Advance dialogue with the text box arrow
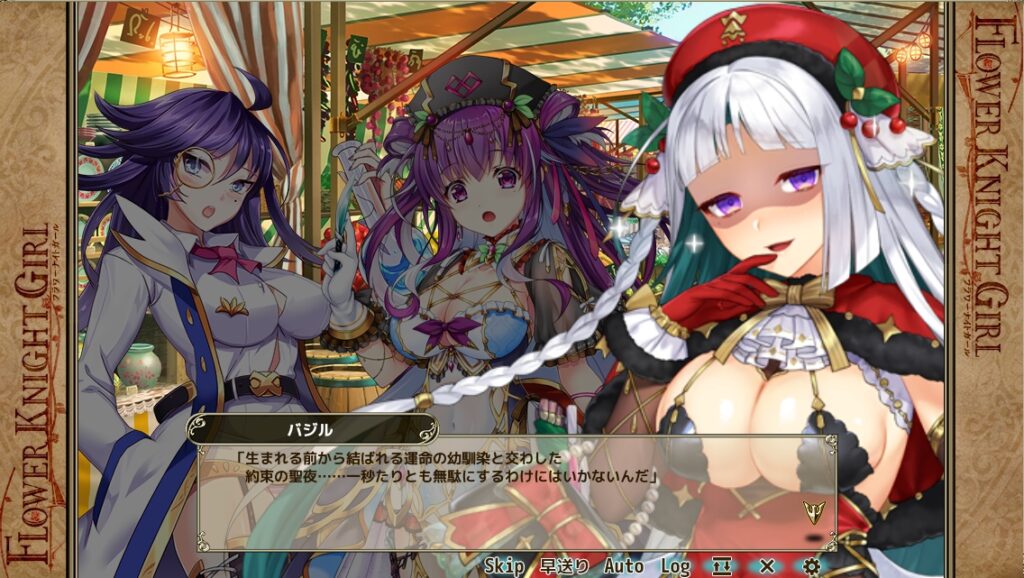 click(x=812, y=511)
